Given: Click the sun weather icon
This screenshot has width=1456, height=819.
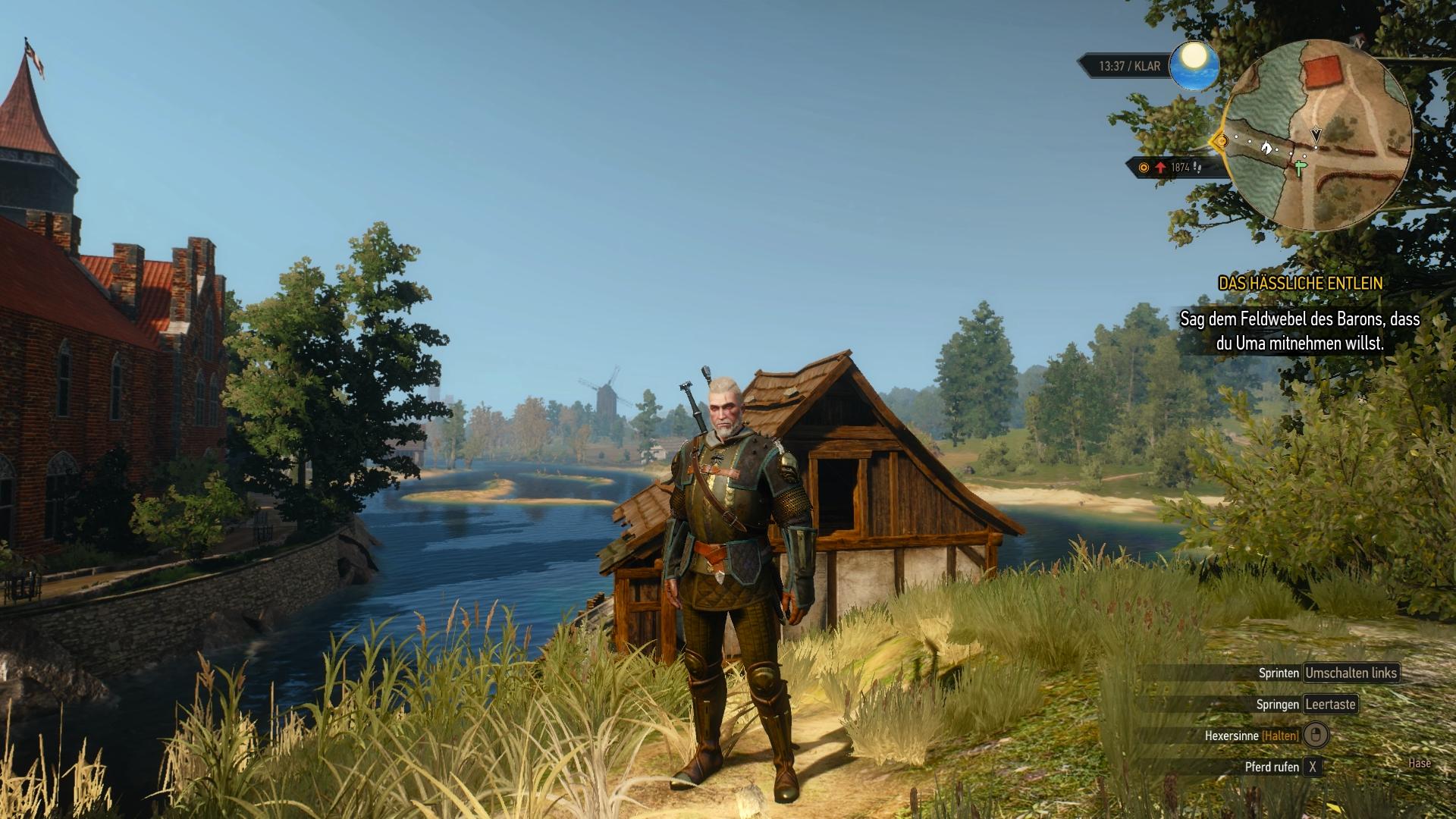Looking at the screenshot, I should click(1194, 65).
